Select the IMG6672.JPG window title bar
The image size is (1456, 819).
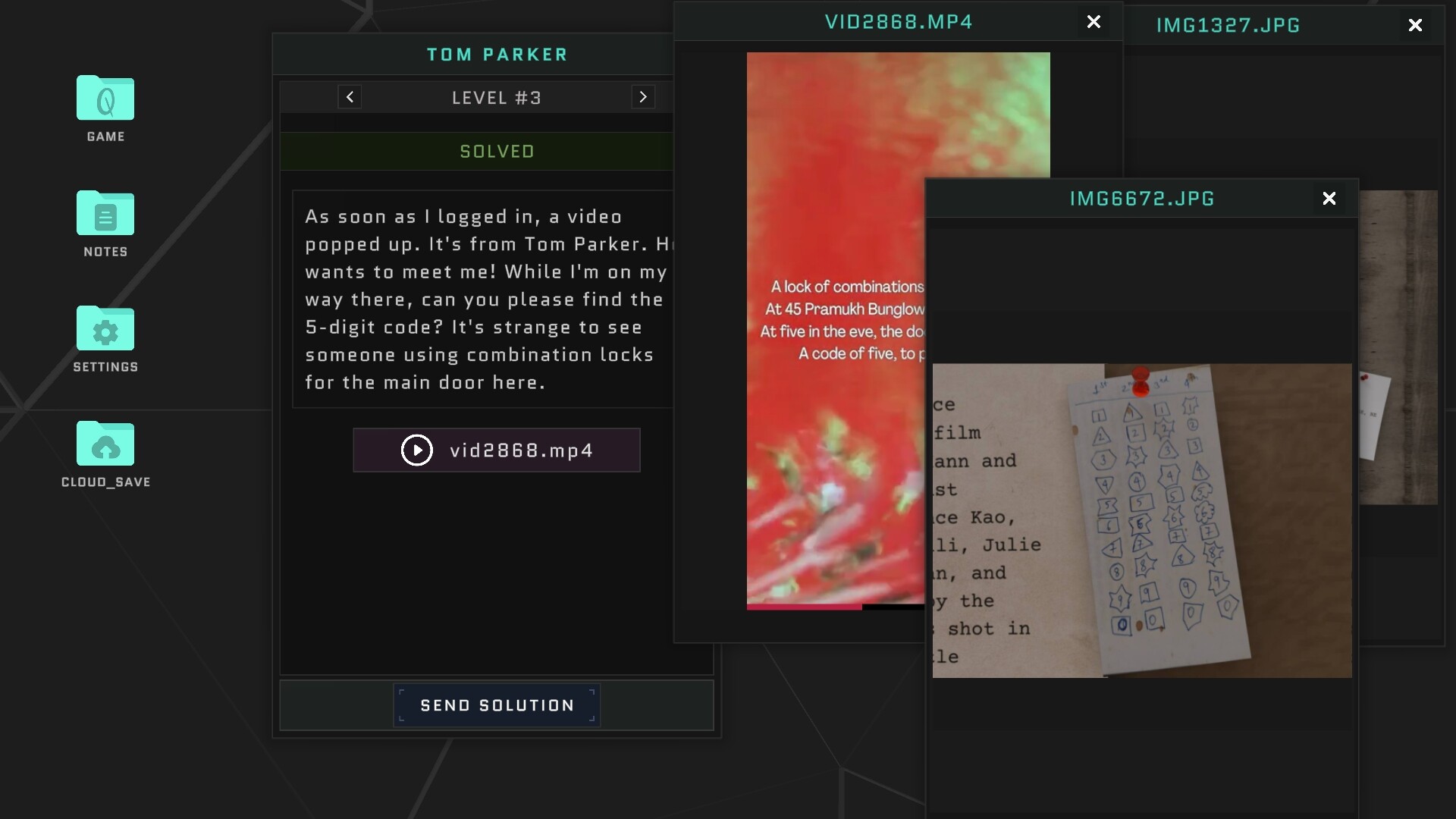(x=1141, y=198)
